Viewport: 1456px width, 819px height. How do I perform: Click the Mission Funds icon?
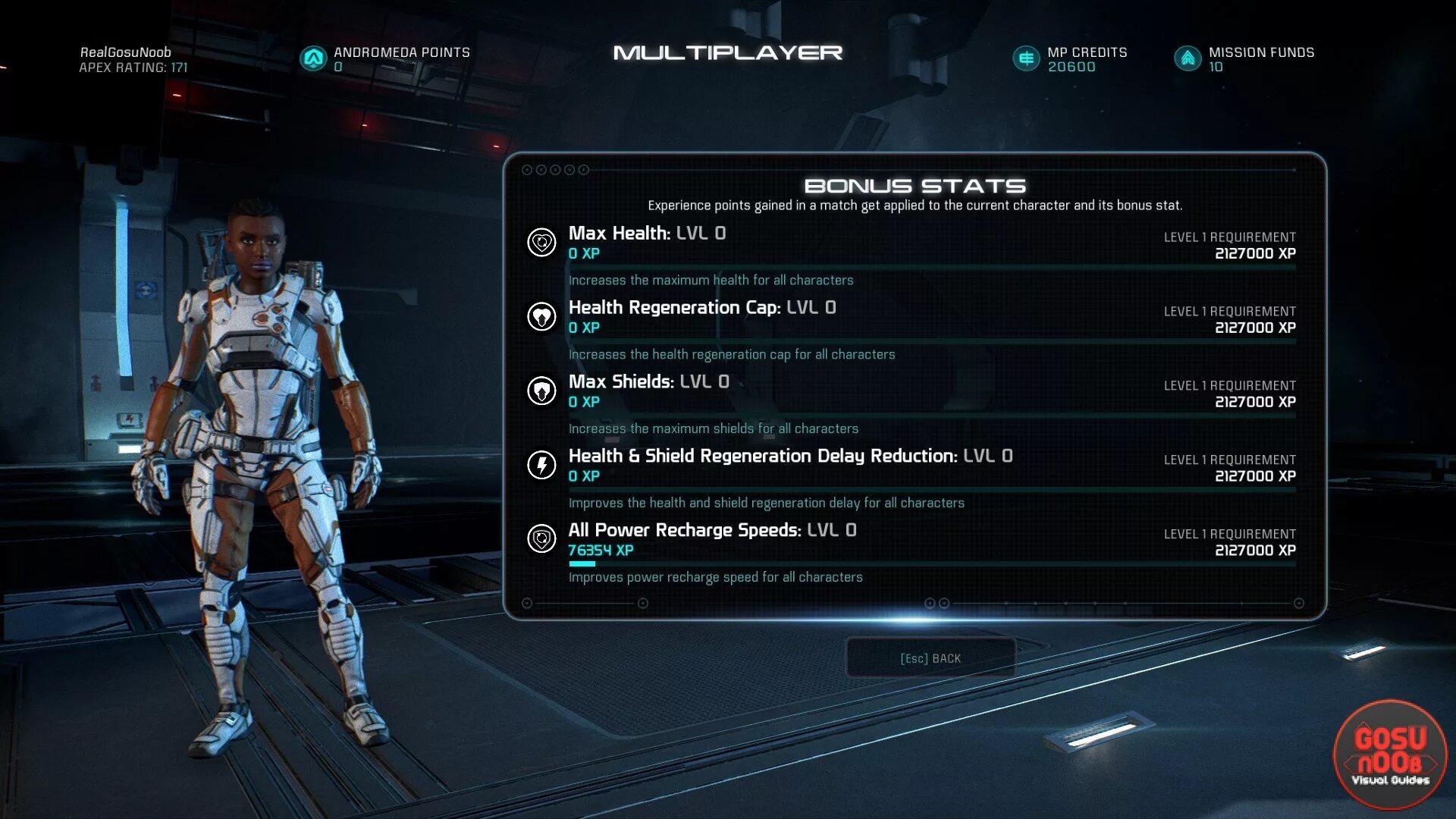coord(1188,58)
